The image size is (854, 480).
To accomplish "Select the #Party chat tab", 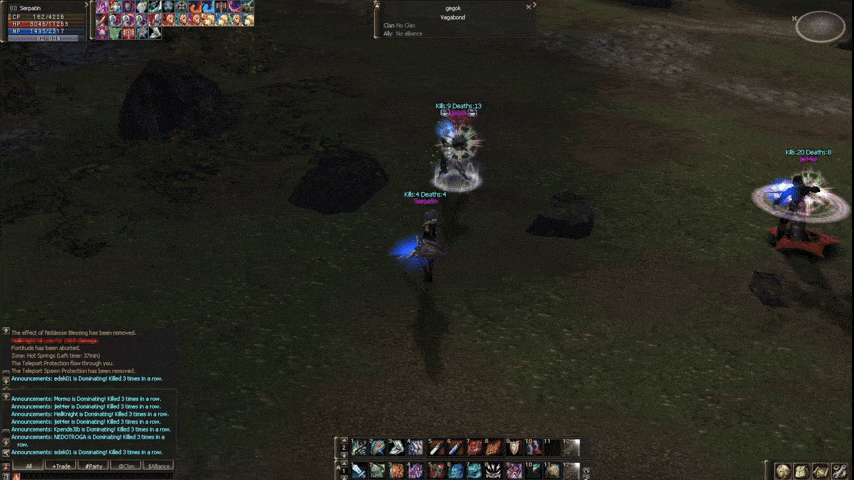I will [94, 466].
